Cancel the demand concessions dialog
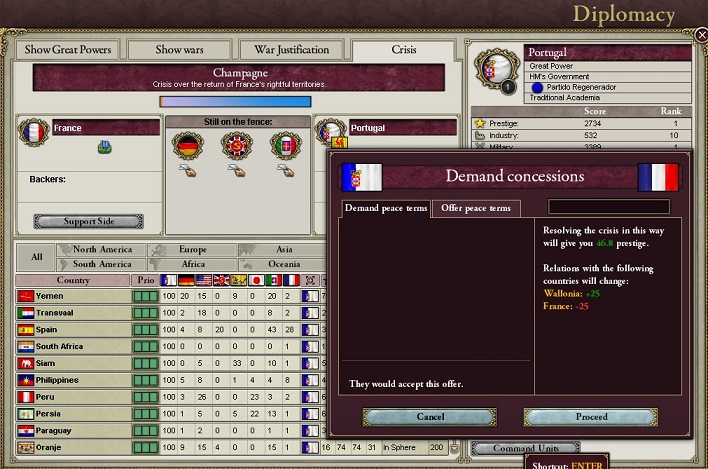This screenshot has height=469, width=708. coord(429,416)
